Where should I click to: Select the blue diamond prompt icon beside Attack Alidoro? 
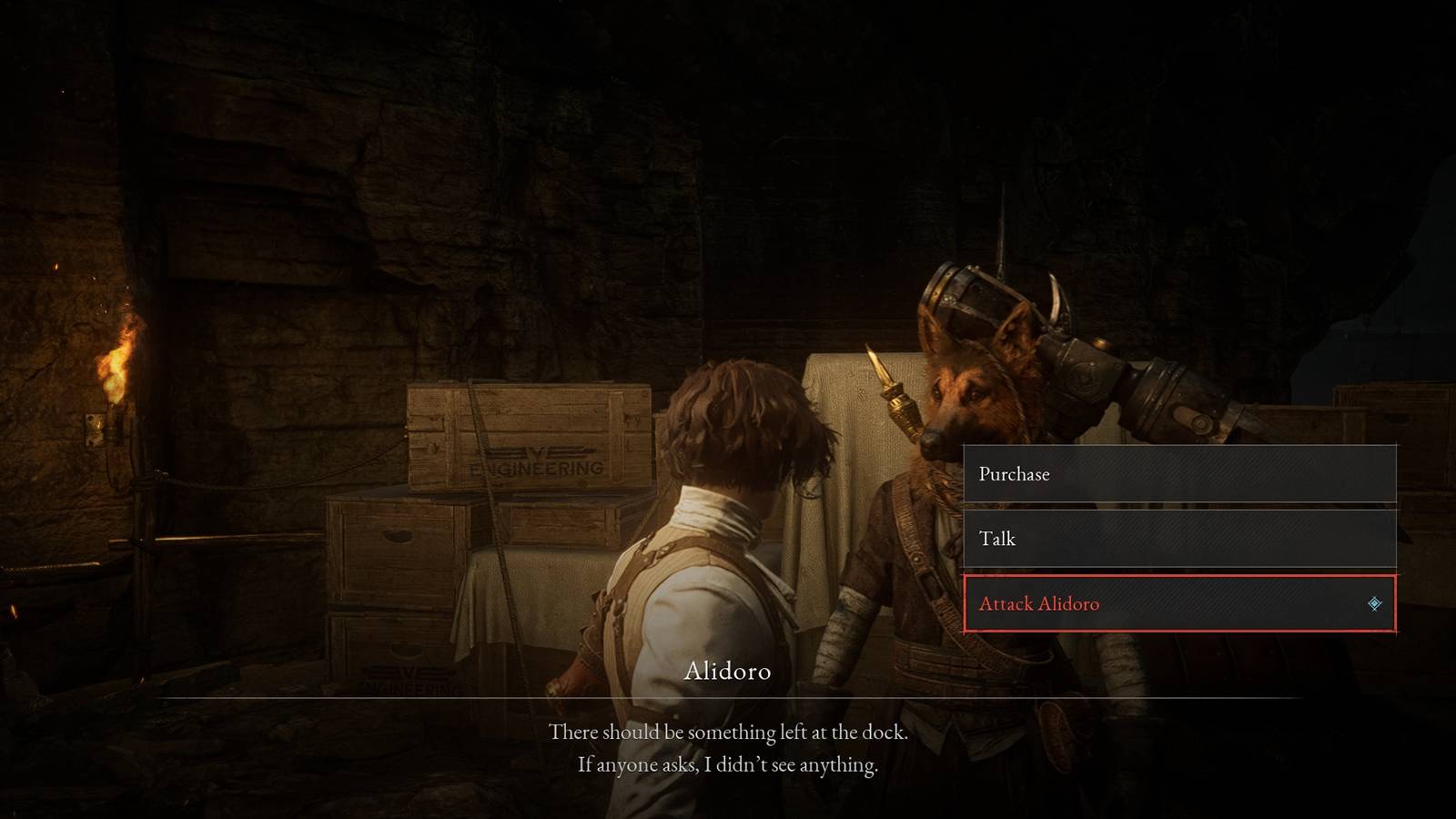tap(1374, 602)
